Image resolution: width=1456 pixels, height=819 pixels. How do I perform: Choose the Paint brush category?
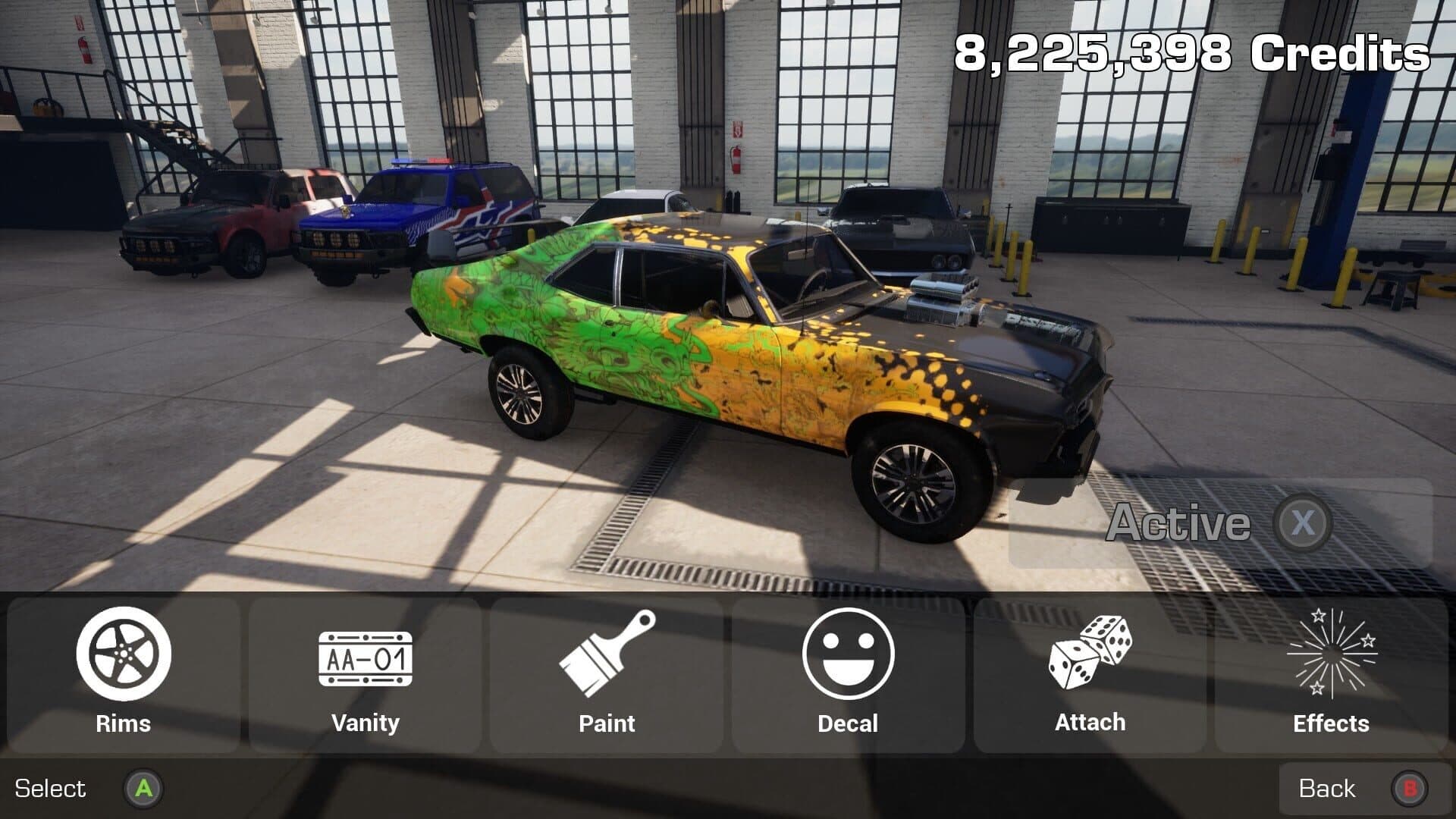pyautogui.click(x=607, y=674)
